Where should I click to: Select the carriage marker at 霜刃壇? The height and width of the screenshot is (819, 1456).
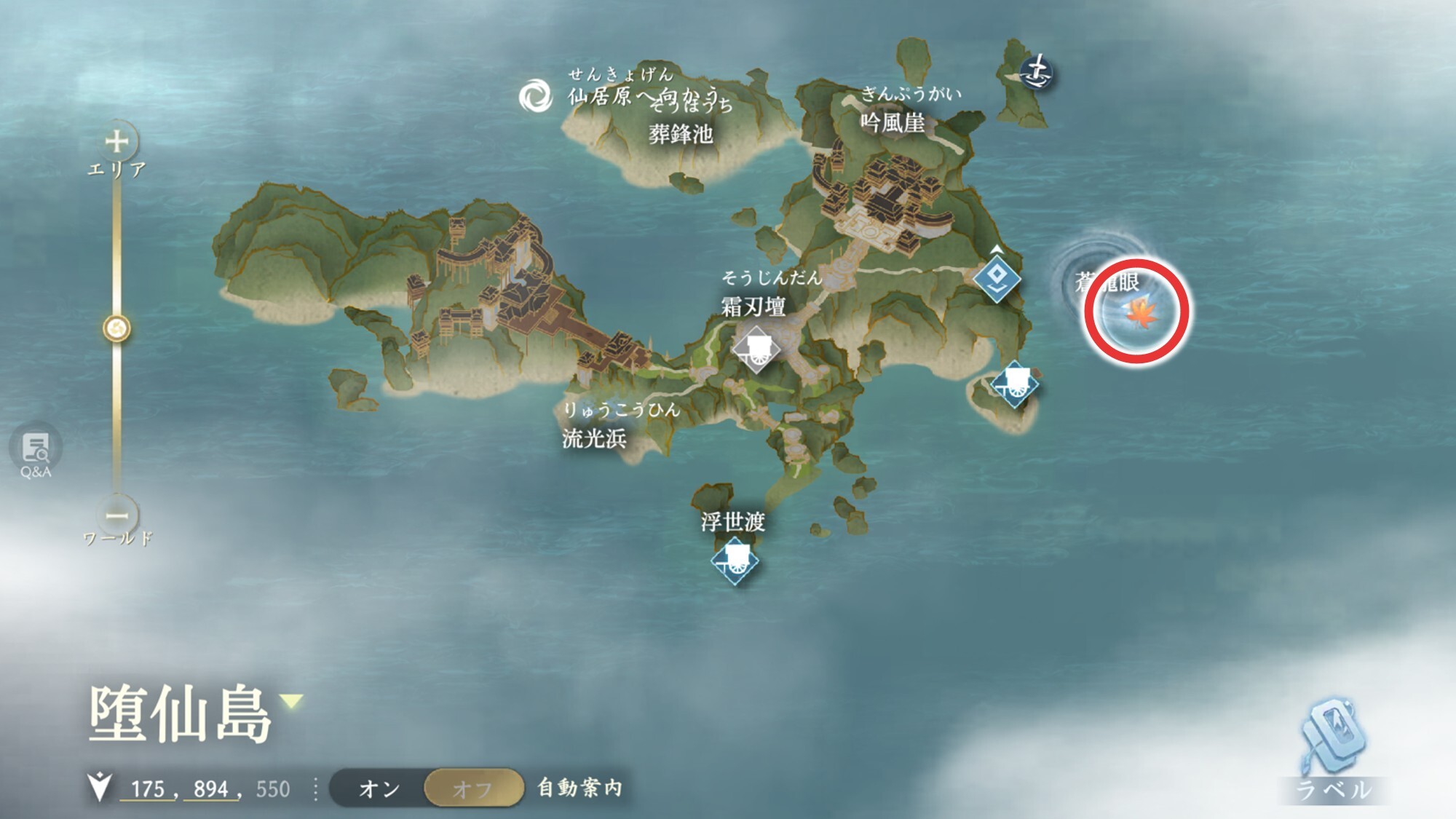click(x=756, y=349)
